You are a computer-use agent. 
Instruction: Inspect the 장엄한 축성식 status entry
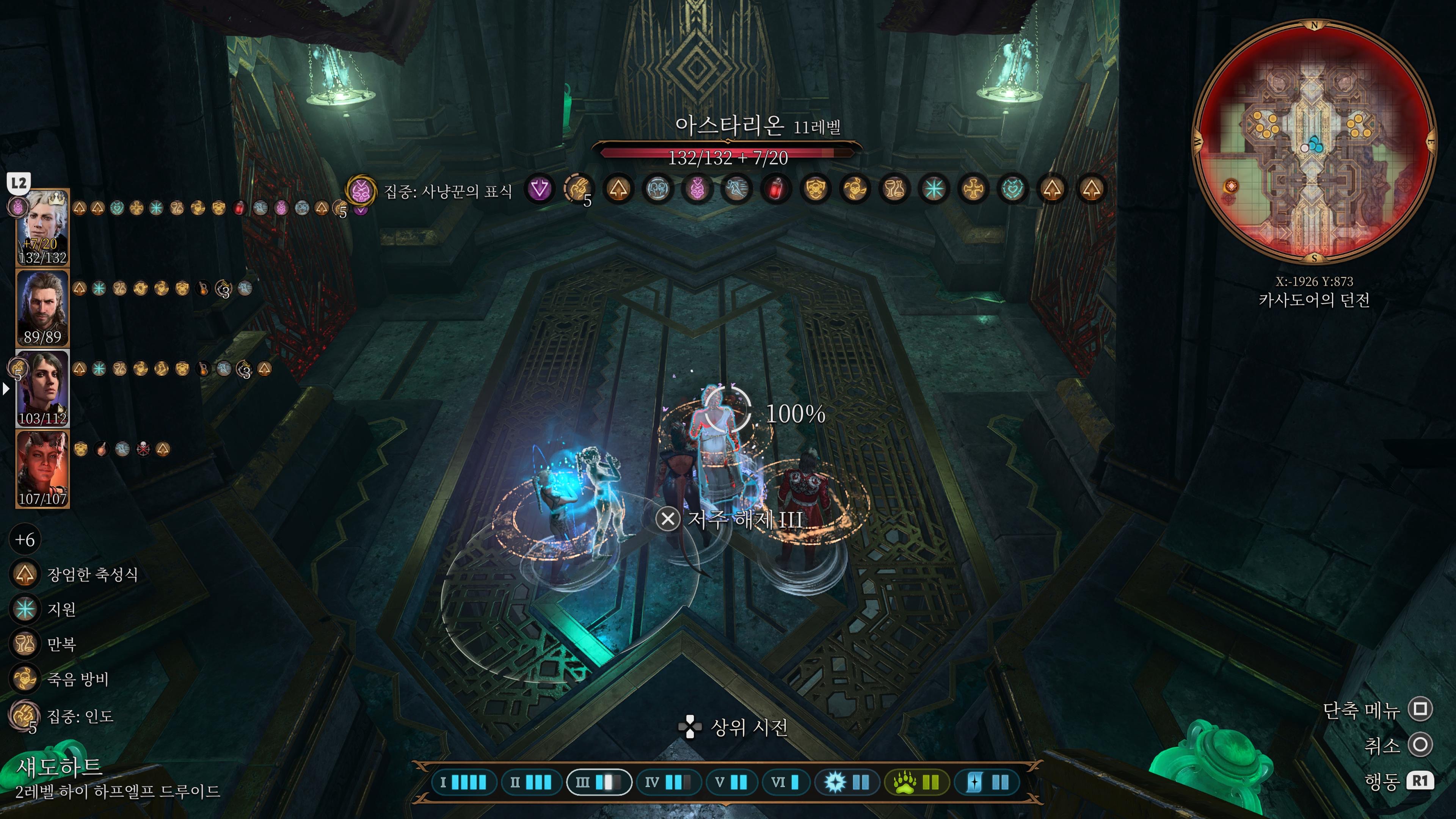click(x=25, y=574)
